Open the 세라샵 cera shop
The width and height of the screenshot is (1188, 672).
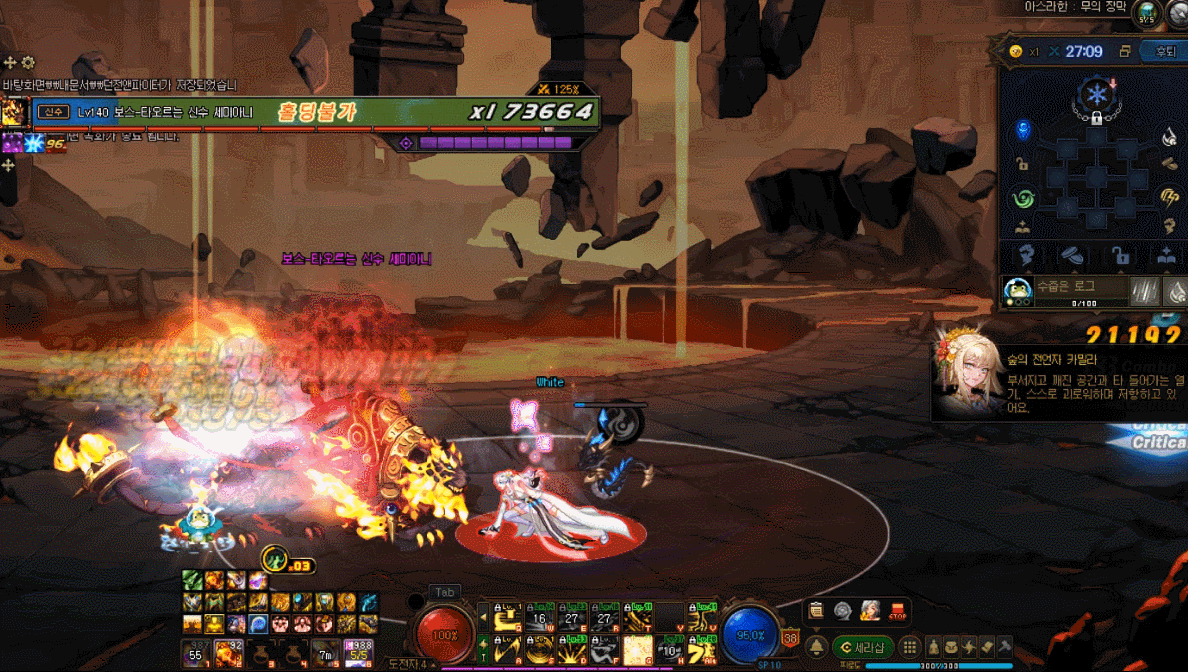pyautogui.click(x=863, y=647)
